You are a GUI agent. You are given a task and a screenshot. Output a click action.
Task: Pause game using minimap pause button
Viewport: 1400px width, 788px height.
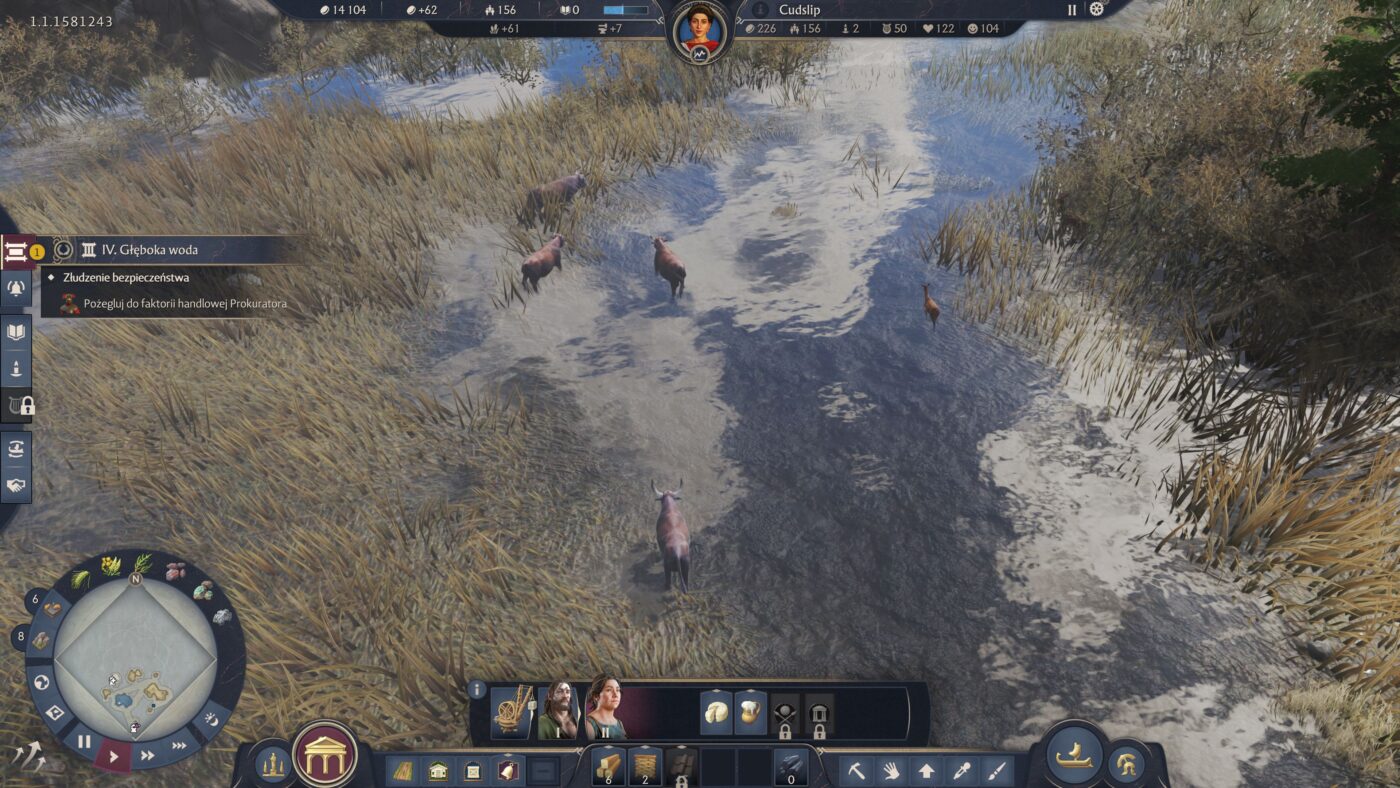pyautogui.click(x=84, y=741)
